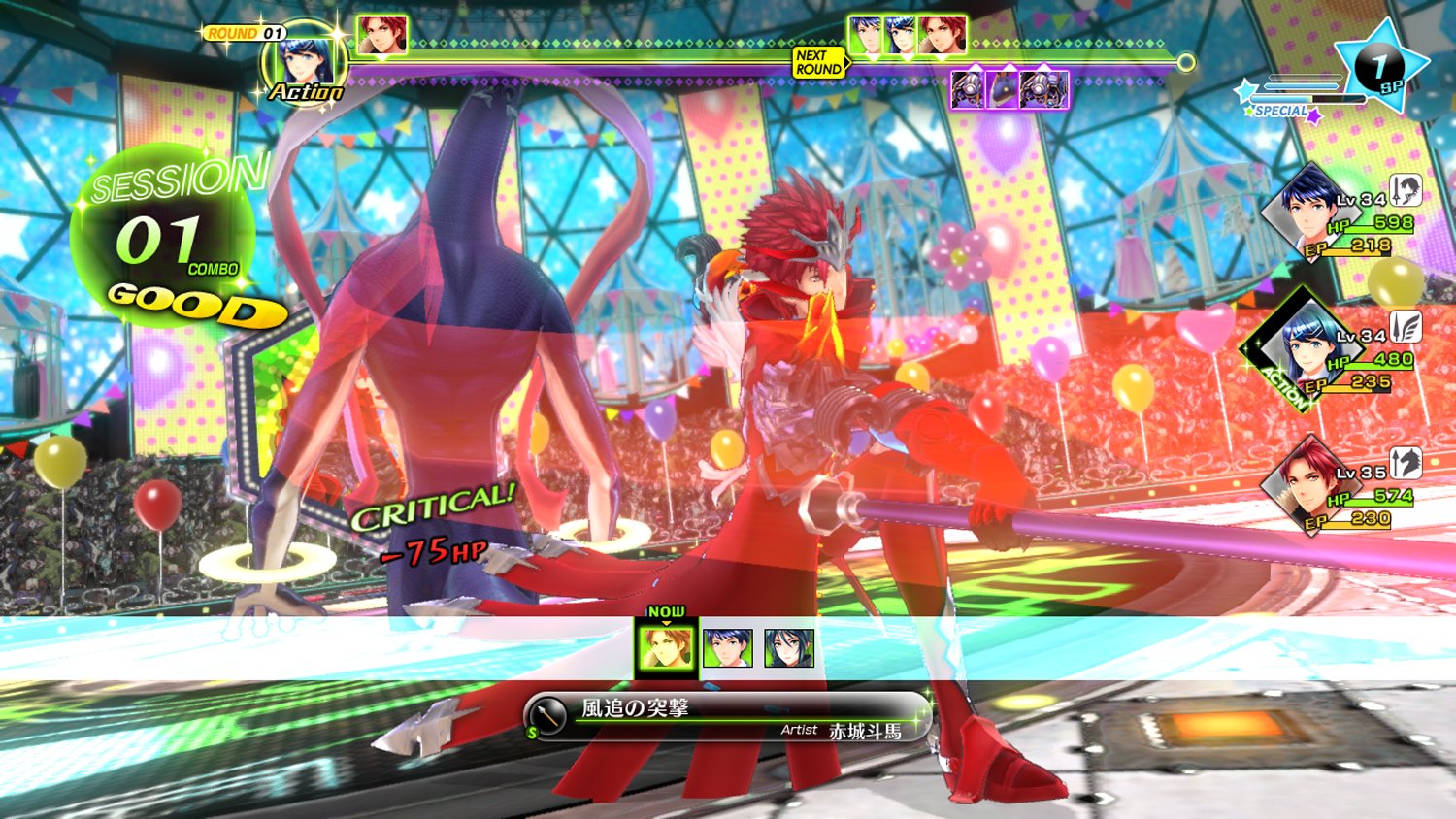Click the NEXT ROUND marker on the timeline
The width and height of the screenshot is (1456, 819).
coord(818,62)
